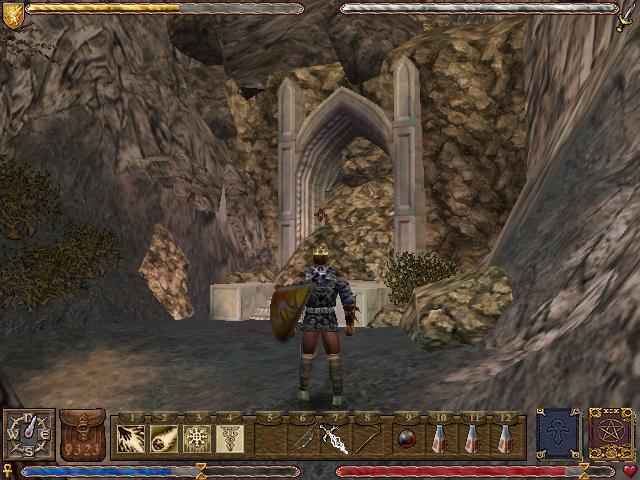Select the caduceus spell in slot 4
The height and width of the screenshot is (480, 640).
(229, 438)
